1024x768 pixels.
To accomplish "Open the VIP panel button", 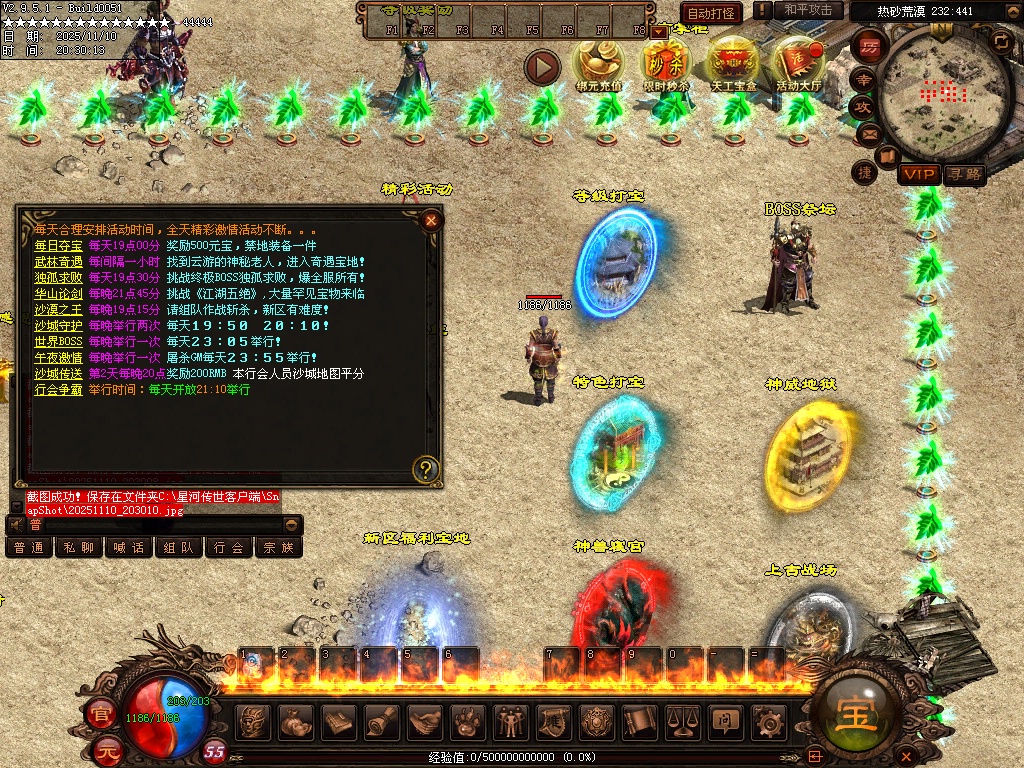I will [x=917, y=174].
